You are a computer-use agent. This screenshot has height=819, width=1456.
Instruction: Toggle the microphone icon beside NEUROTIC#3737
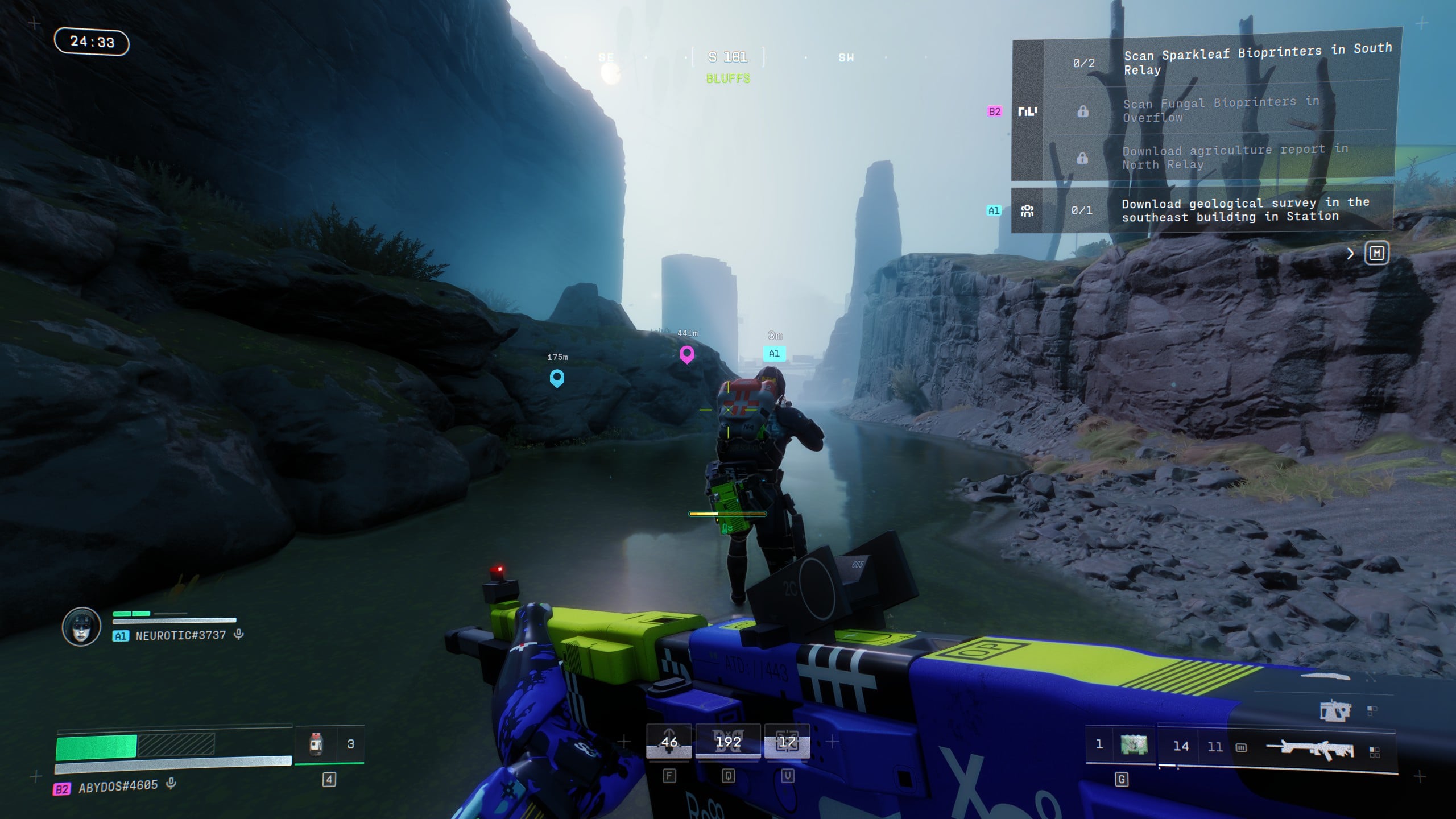[x=239, y=634]
